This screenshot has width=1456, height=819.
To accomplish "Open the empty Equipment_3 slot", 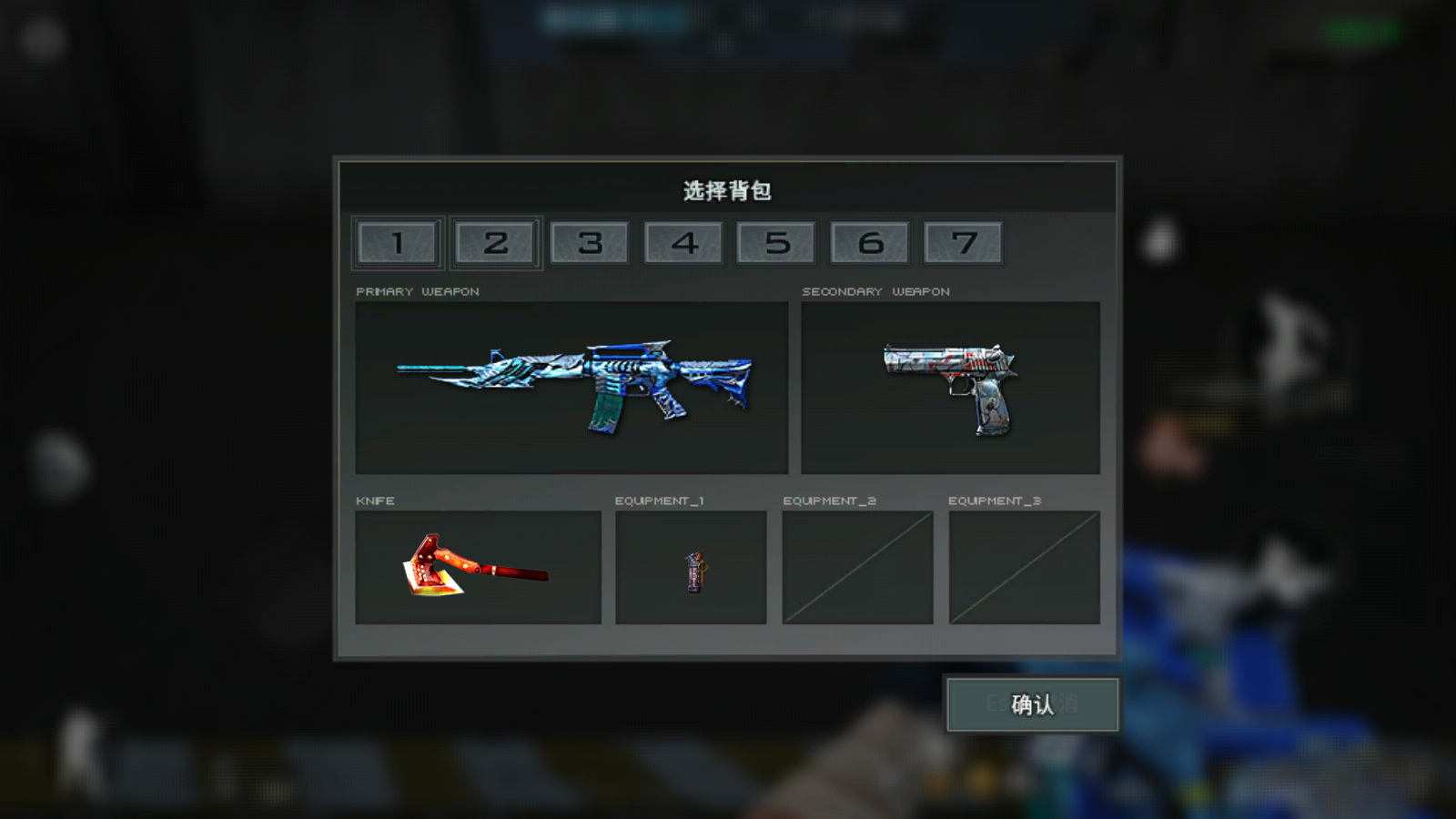I will (x=1024, y=566).
